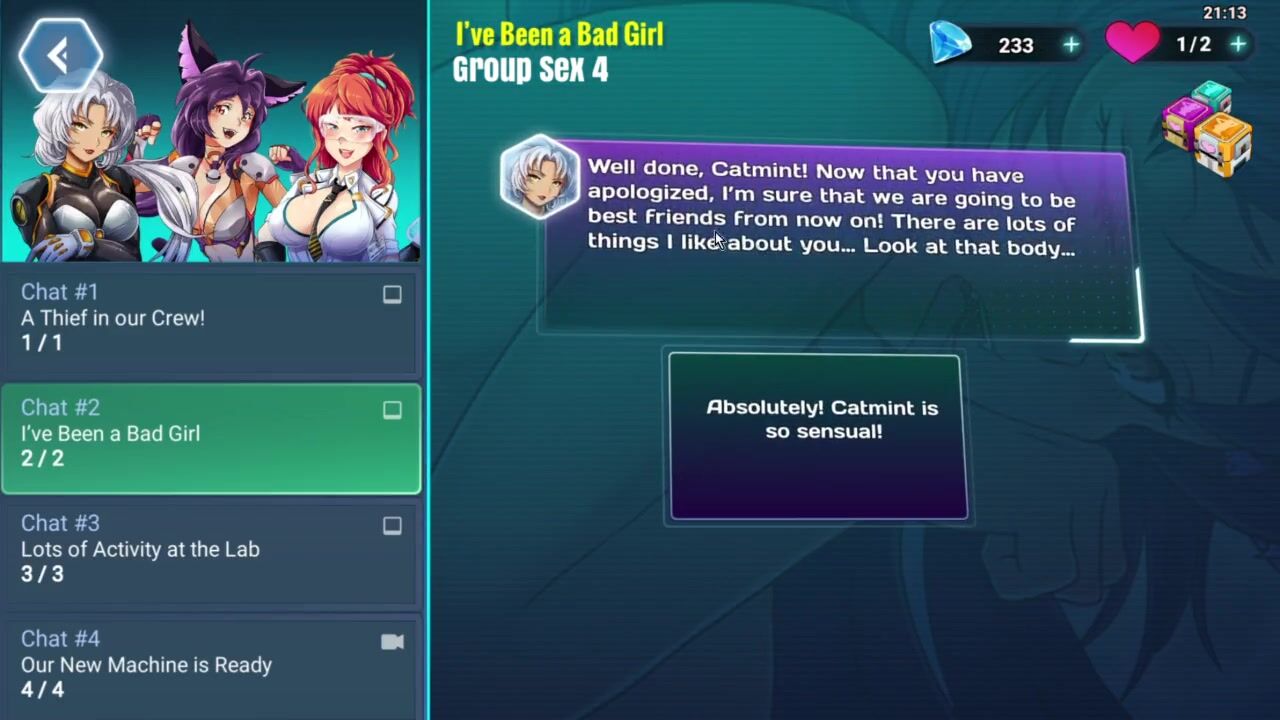Add more hearts with the plus

1238,45
